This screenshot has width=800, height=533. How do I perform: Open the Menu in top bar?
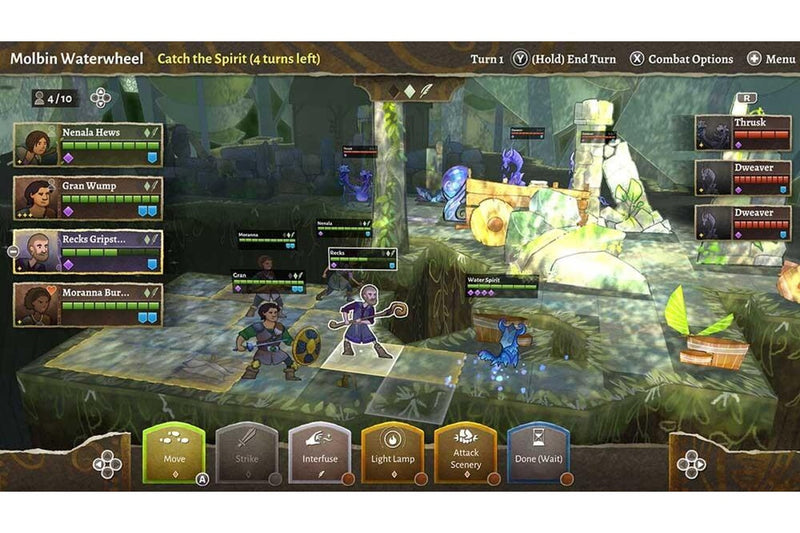770,59
